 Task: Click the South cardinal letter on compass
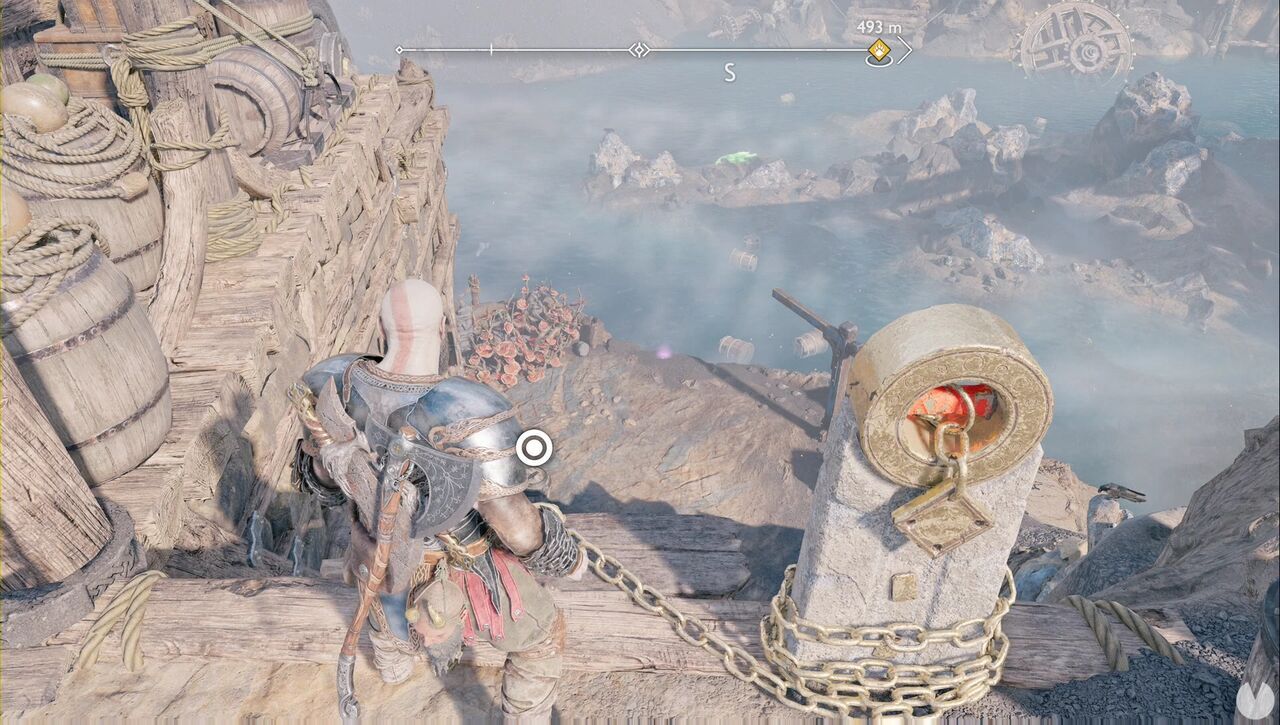tap(730, 70)
